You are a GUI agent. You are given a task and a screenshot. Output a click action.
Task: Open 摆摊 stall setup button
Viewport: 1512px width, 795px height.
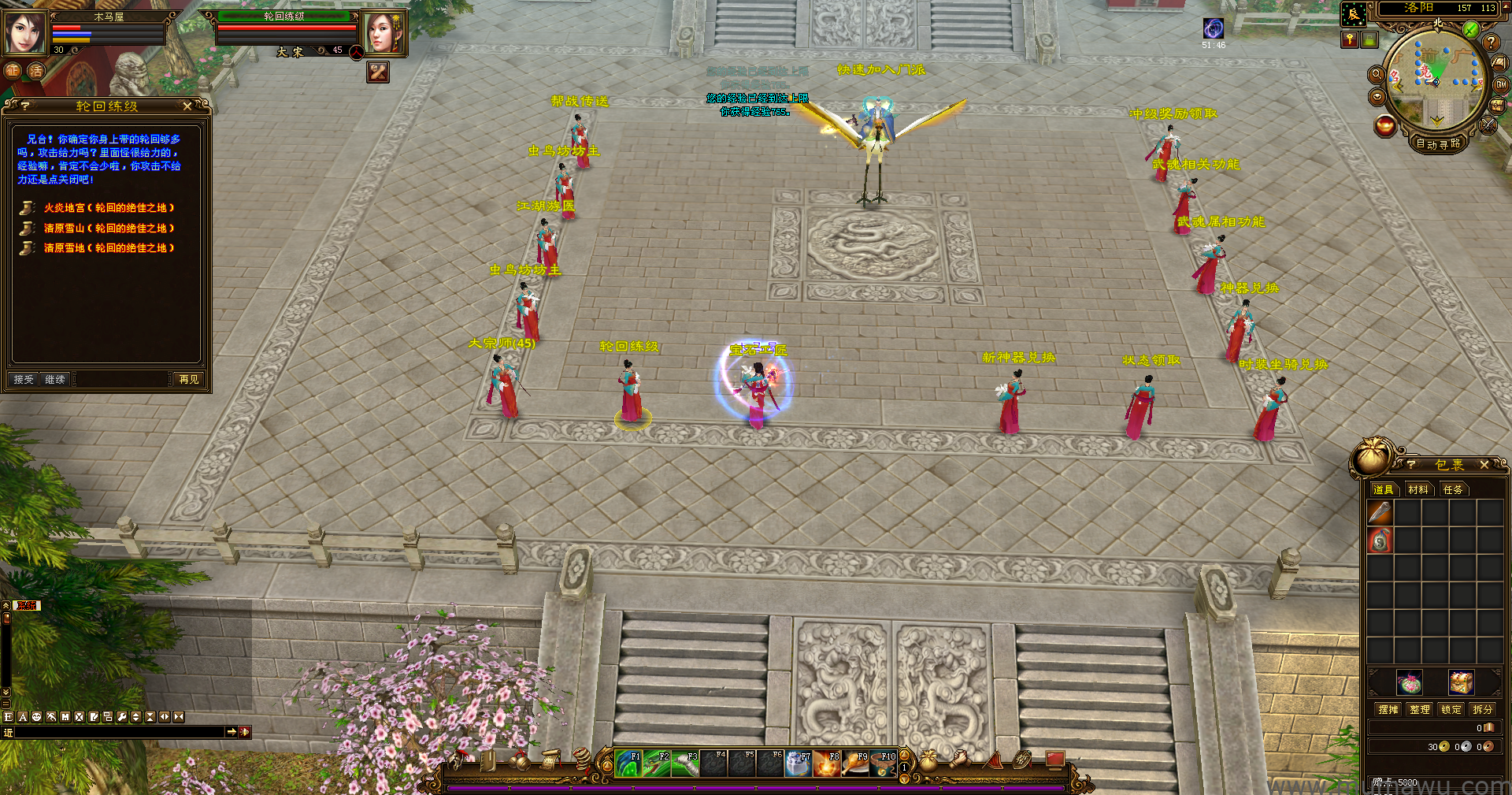point(1388,710)
